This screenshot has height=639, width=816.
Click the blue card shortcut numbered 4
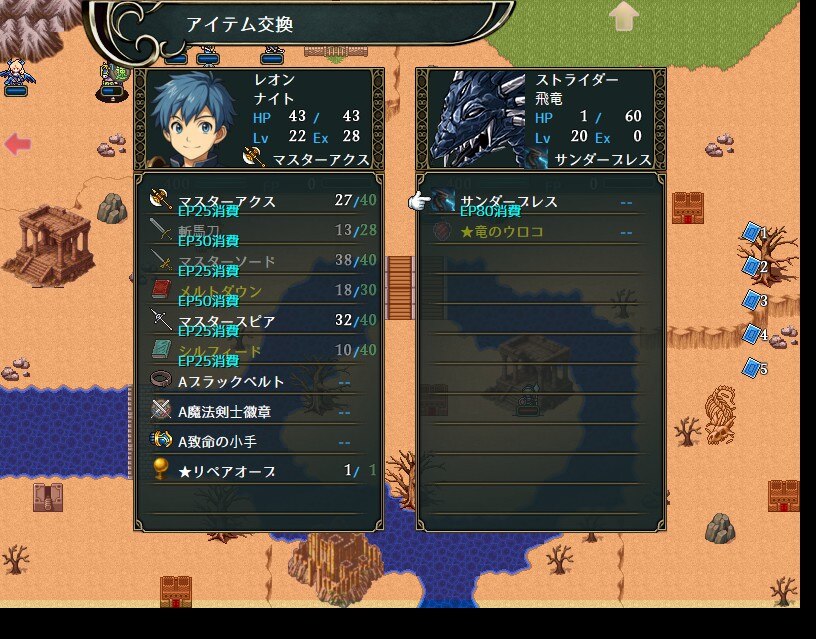coord(753,334)
